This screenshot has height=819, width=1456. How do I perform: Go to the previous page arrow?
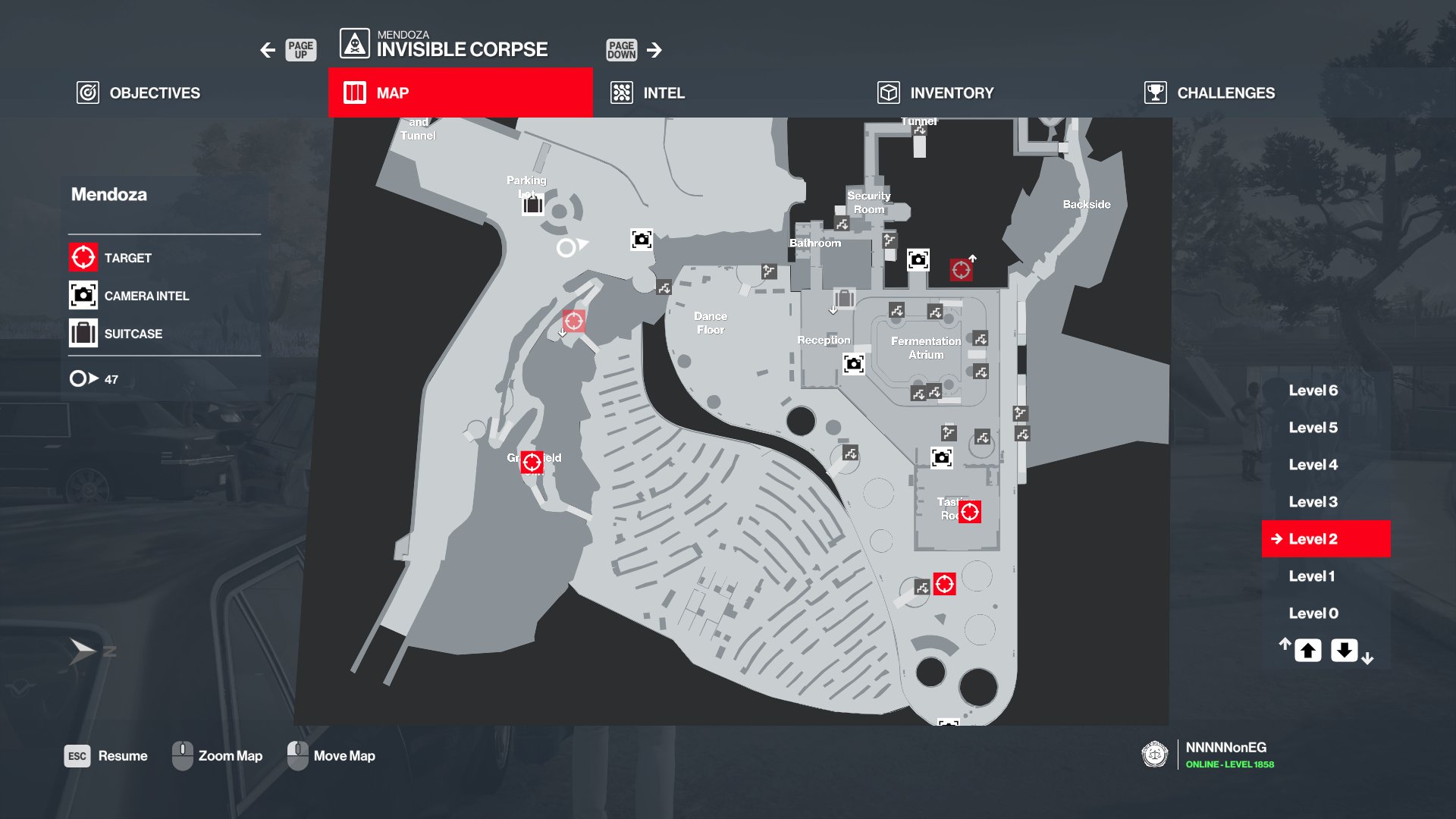click(x=268, y=50)
